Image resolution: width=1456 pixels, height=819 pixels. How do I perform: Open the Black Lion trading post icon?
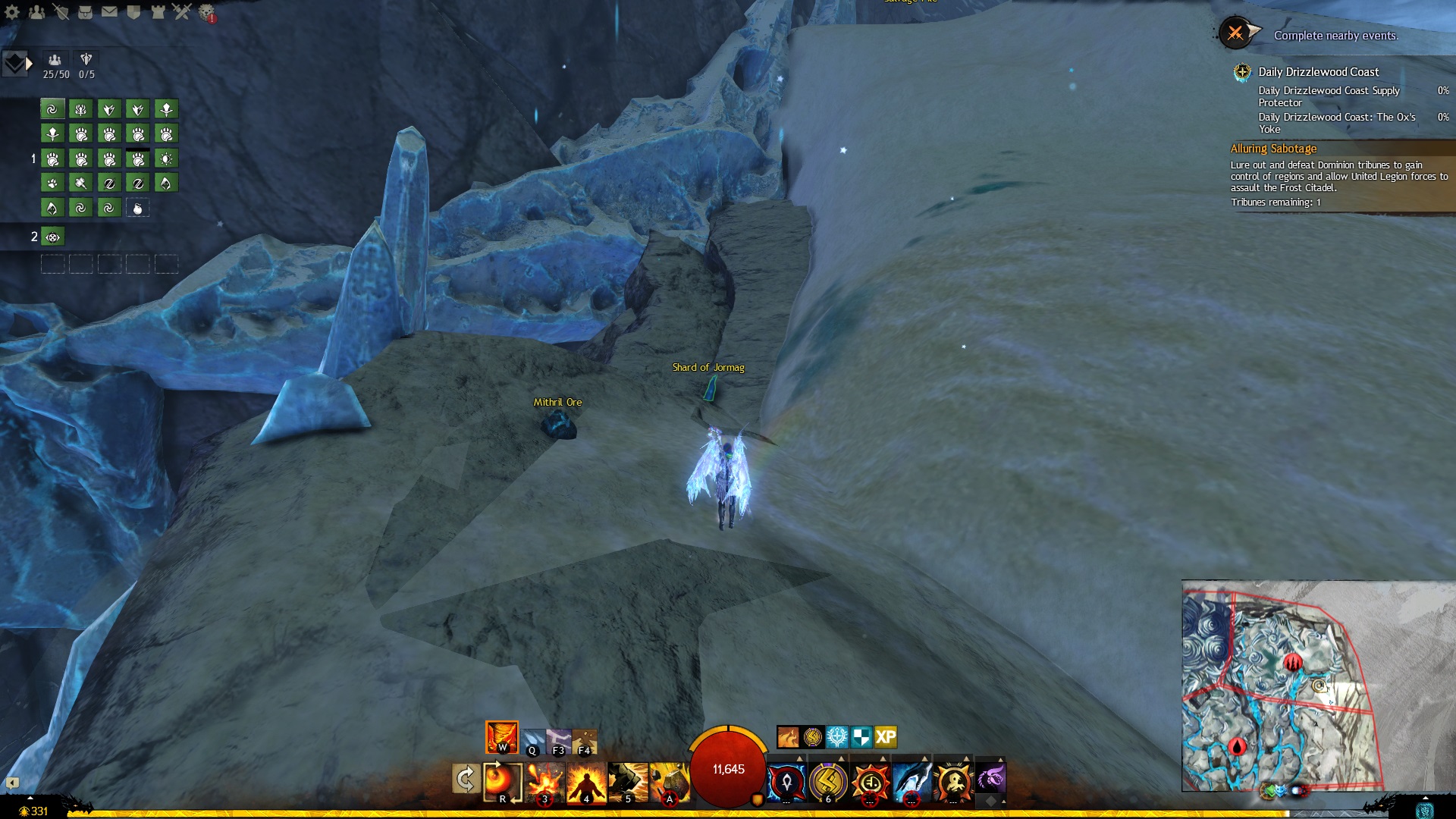pos(206,13)
